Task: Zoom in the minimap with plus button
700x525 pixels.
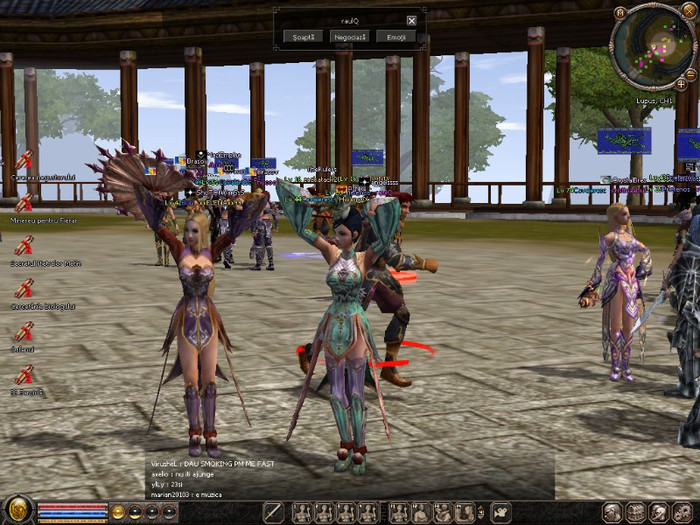Action: (682, 84)
